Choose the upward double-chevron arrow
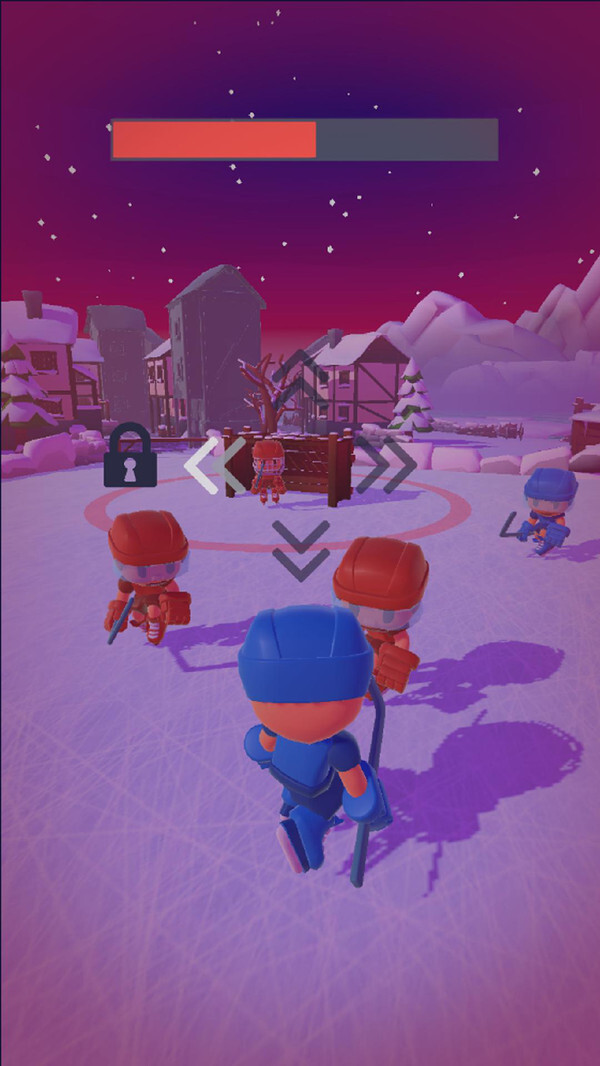This screenshot has width=600, height=1066. (300, 375)
